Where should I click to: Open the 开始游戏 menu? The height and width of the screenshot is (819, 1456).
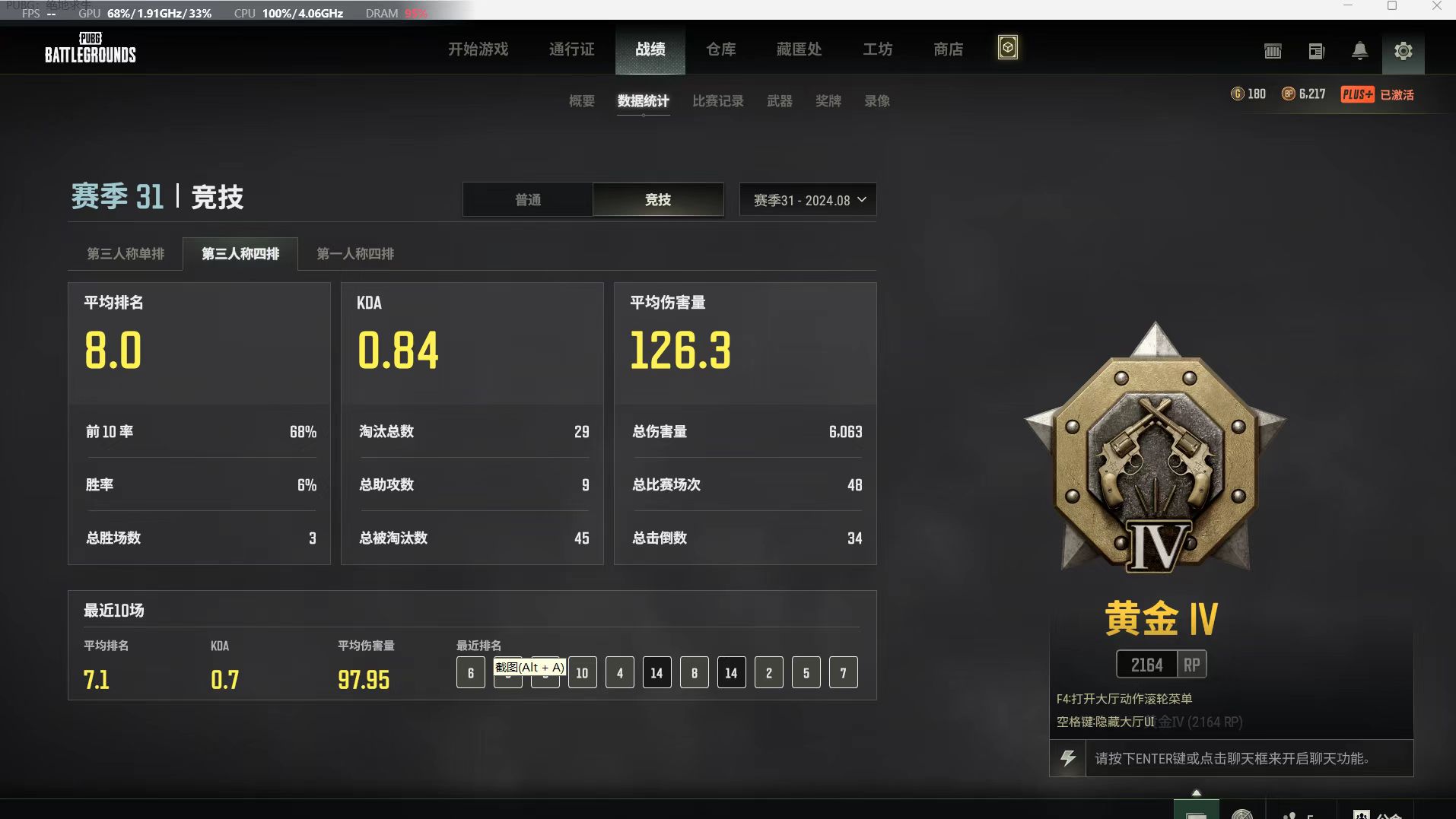[x=478, y=49]
